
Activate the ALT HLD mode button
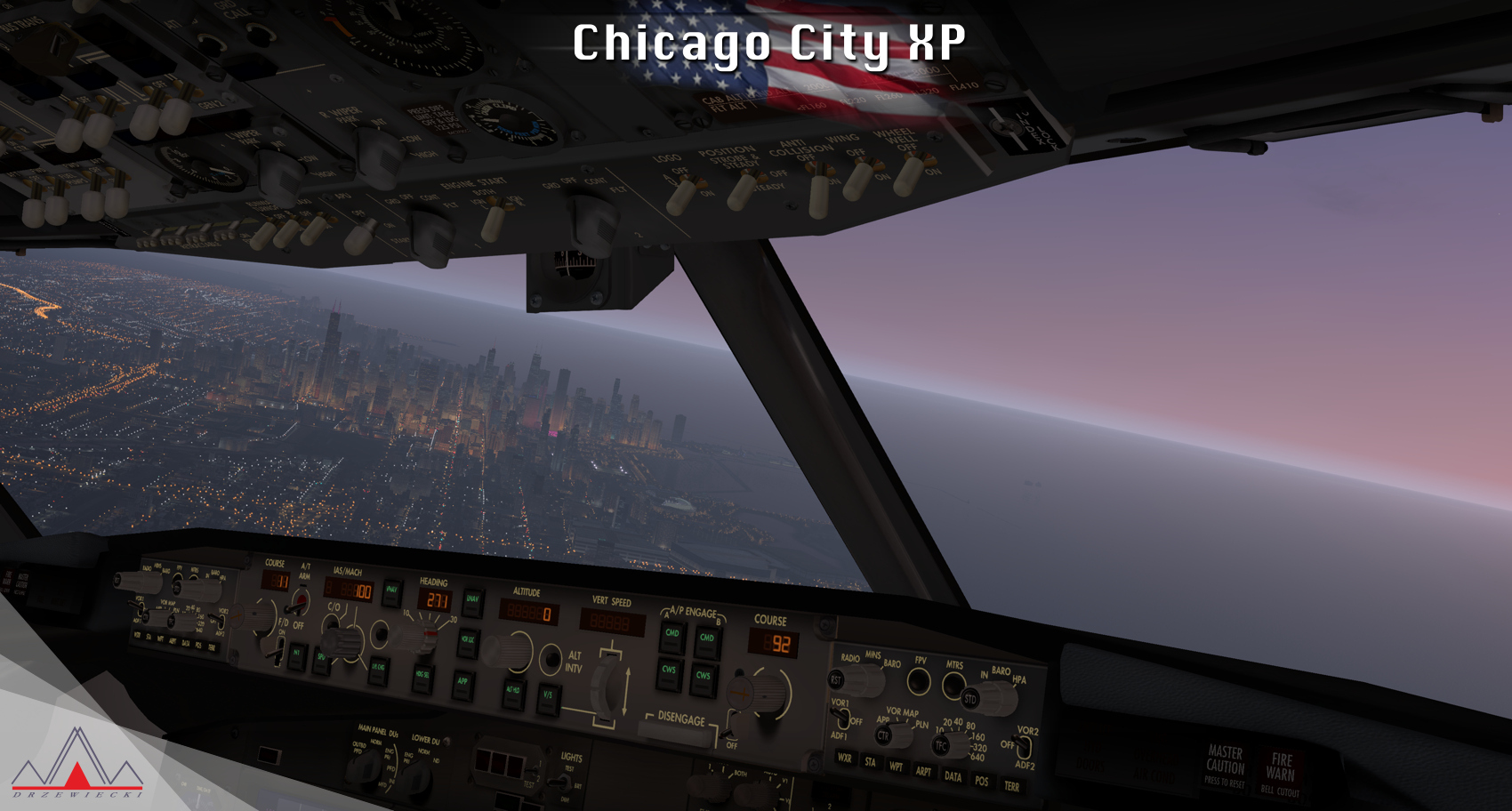pos(513,691)
